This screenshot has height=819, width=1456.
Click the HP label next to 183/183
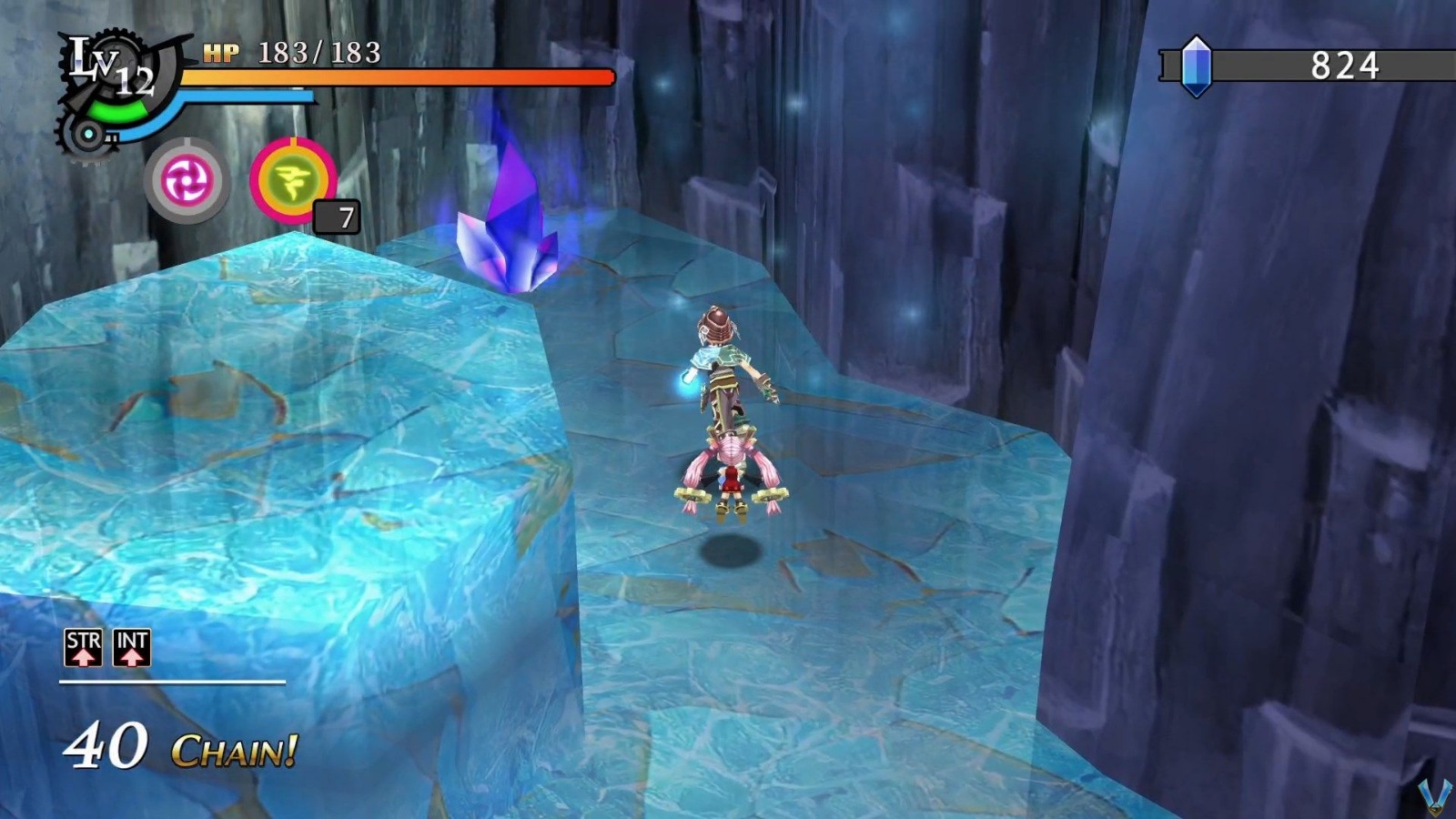(224, 52)
